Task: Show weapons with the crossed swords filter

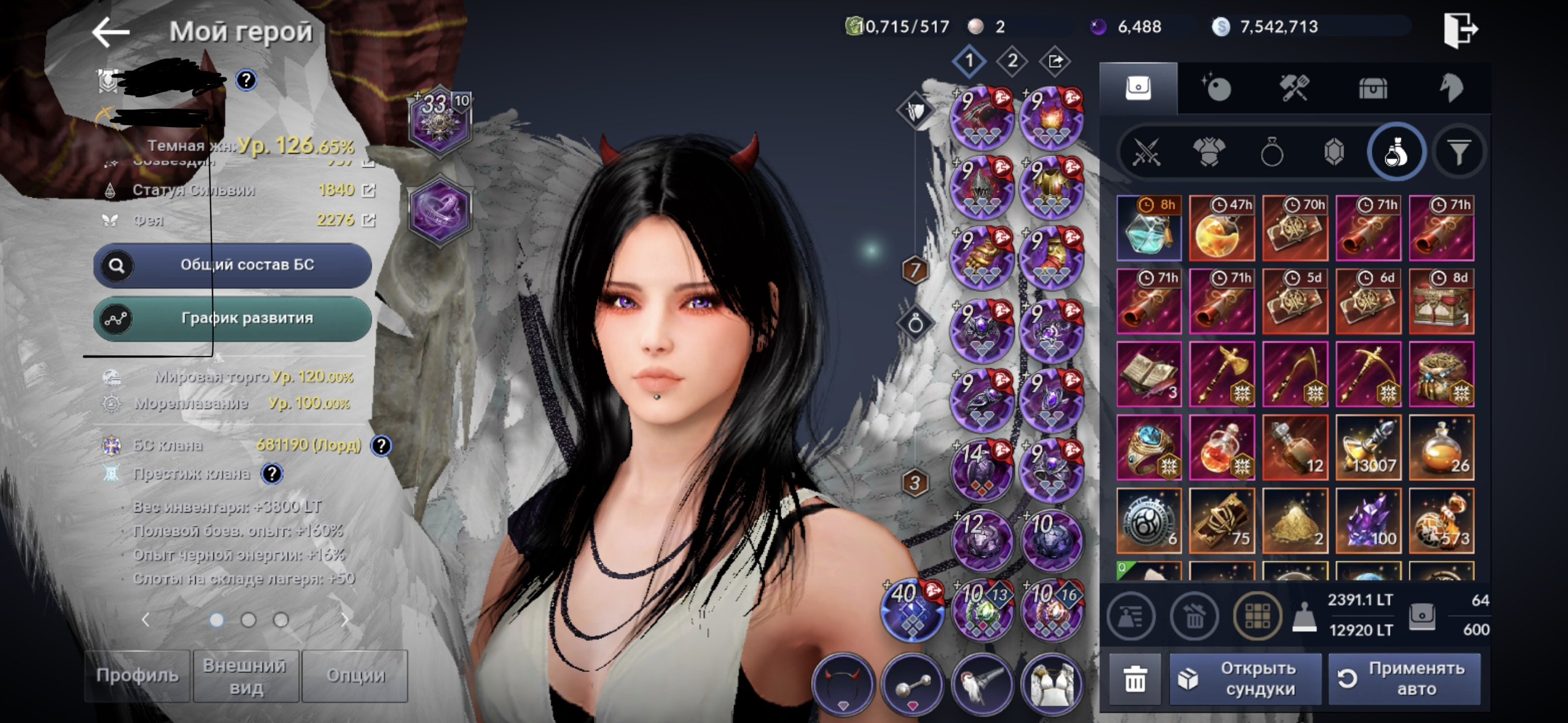Action: coord(1147,152)
